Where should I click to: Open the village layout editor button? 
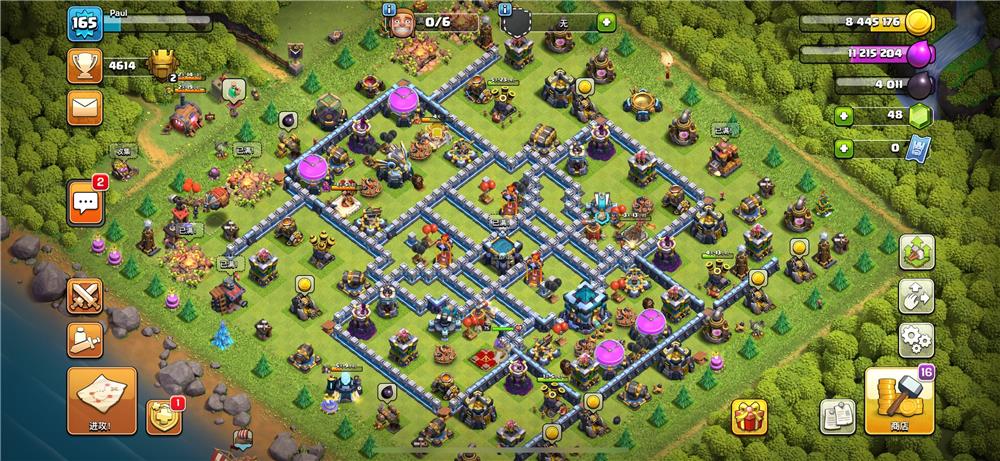click(x=917, y=252)
